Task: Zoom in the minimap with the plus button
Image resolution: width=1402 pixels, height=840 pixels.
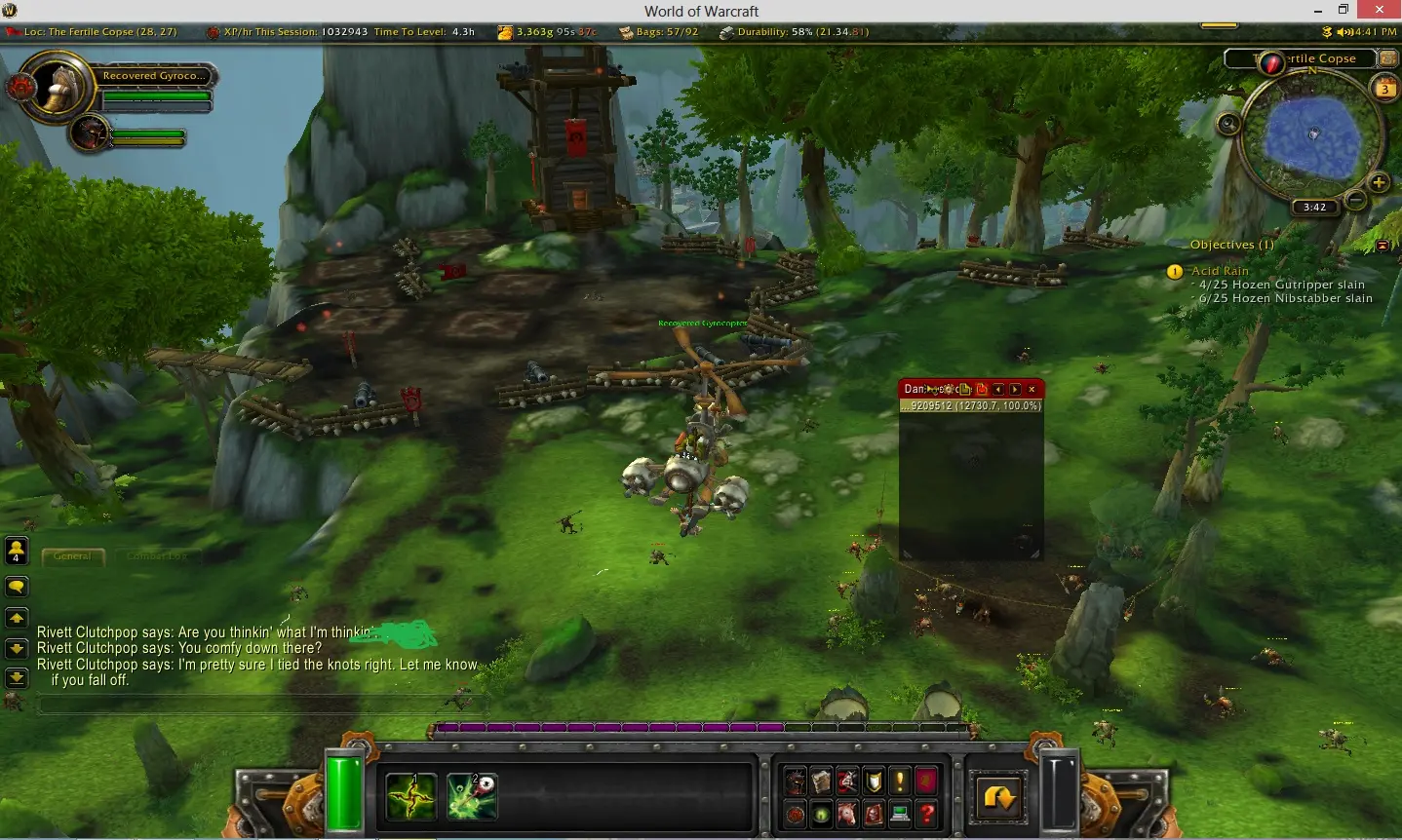Action: point(1379,182)
